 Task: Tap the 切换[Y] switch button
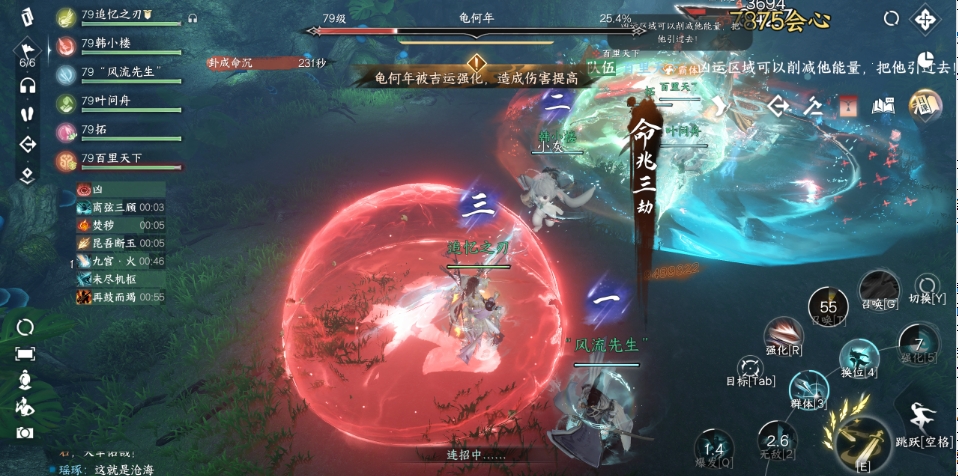pyautogui.click(x=928, y=287)
